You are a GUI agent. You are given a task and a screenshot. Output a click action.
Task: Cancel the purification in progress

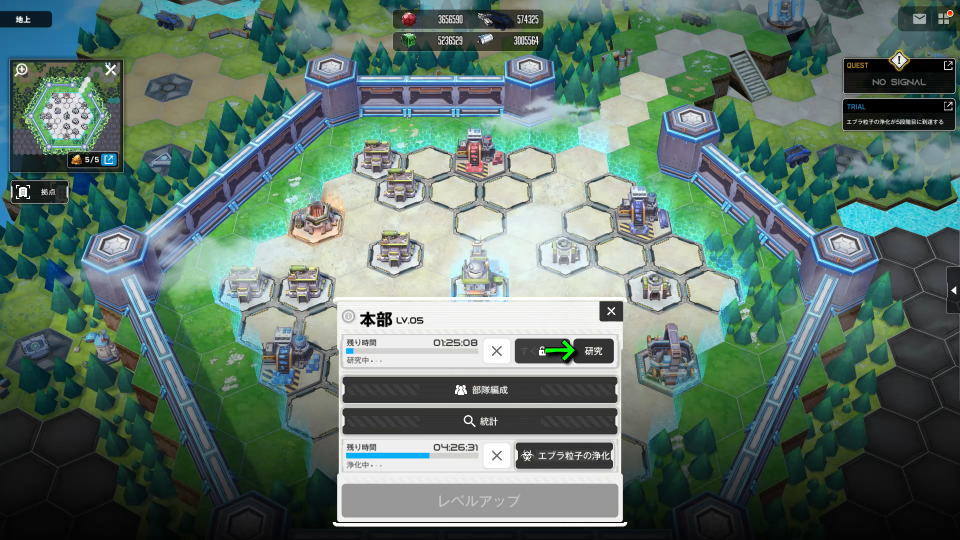tap(497, 456)
